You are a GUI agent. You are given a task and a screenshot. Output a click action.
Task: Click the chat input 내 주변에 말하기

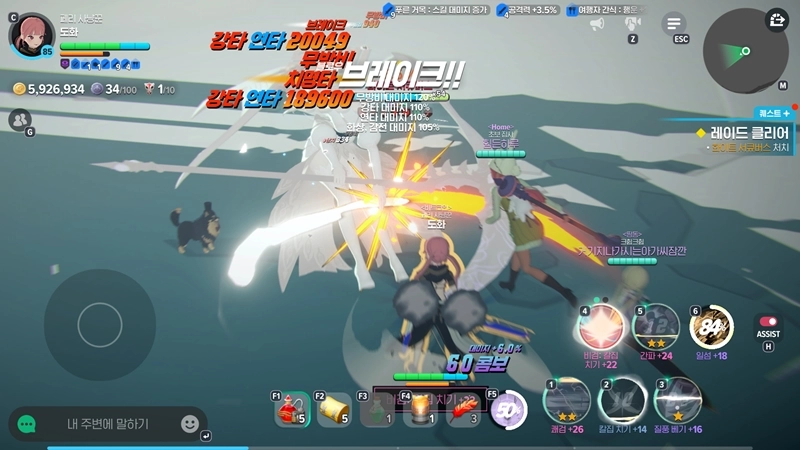[108, 424]
